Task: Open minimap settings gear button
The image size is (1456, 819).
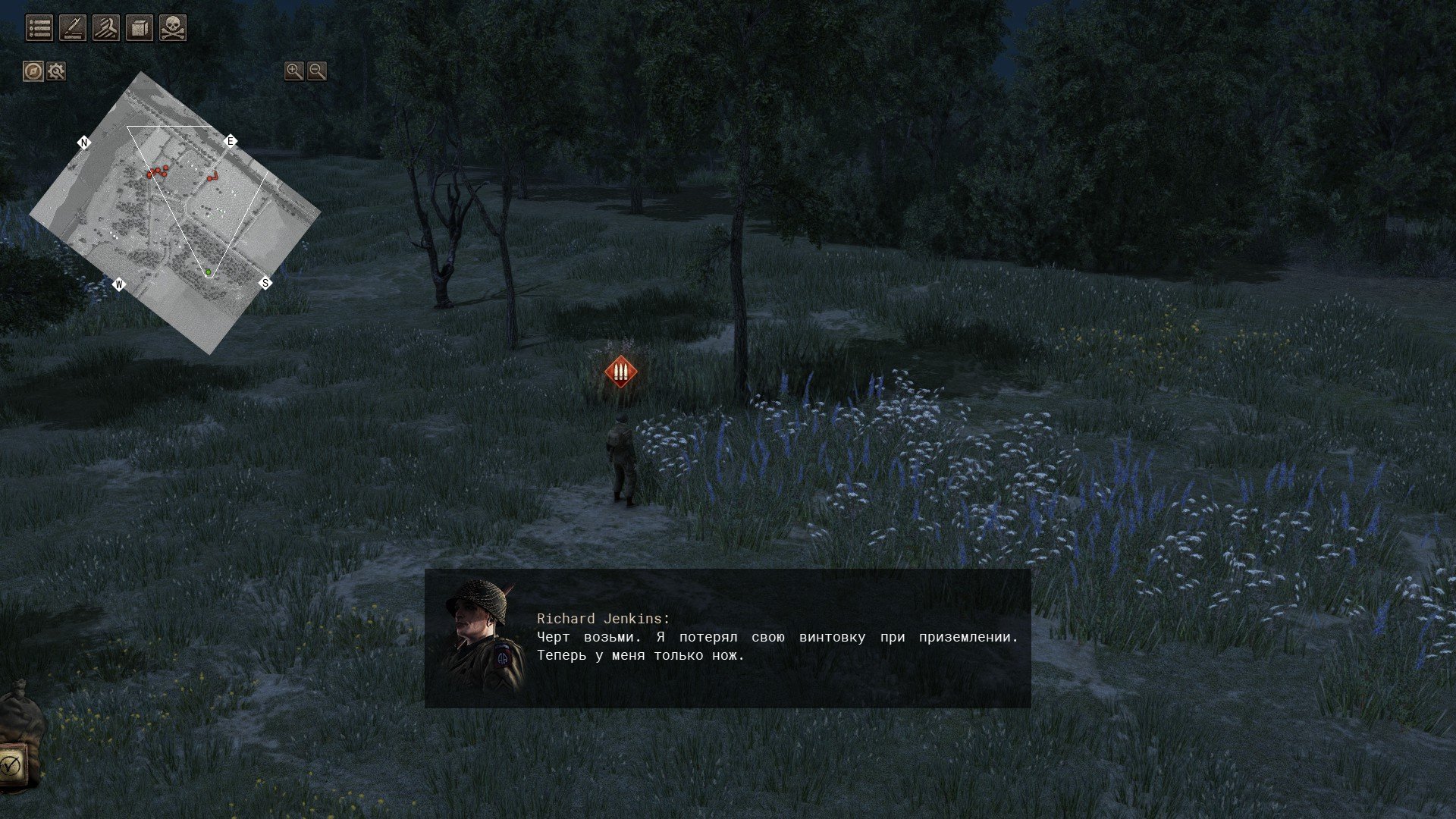Action: pos(56,71)
